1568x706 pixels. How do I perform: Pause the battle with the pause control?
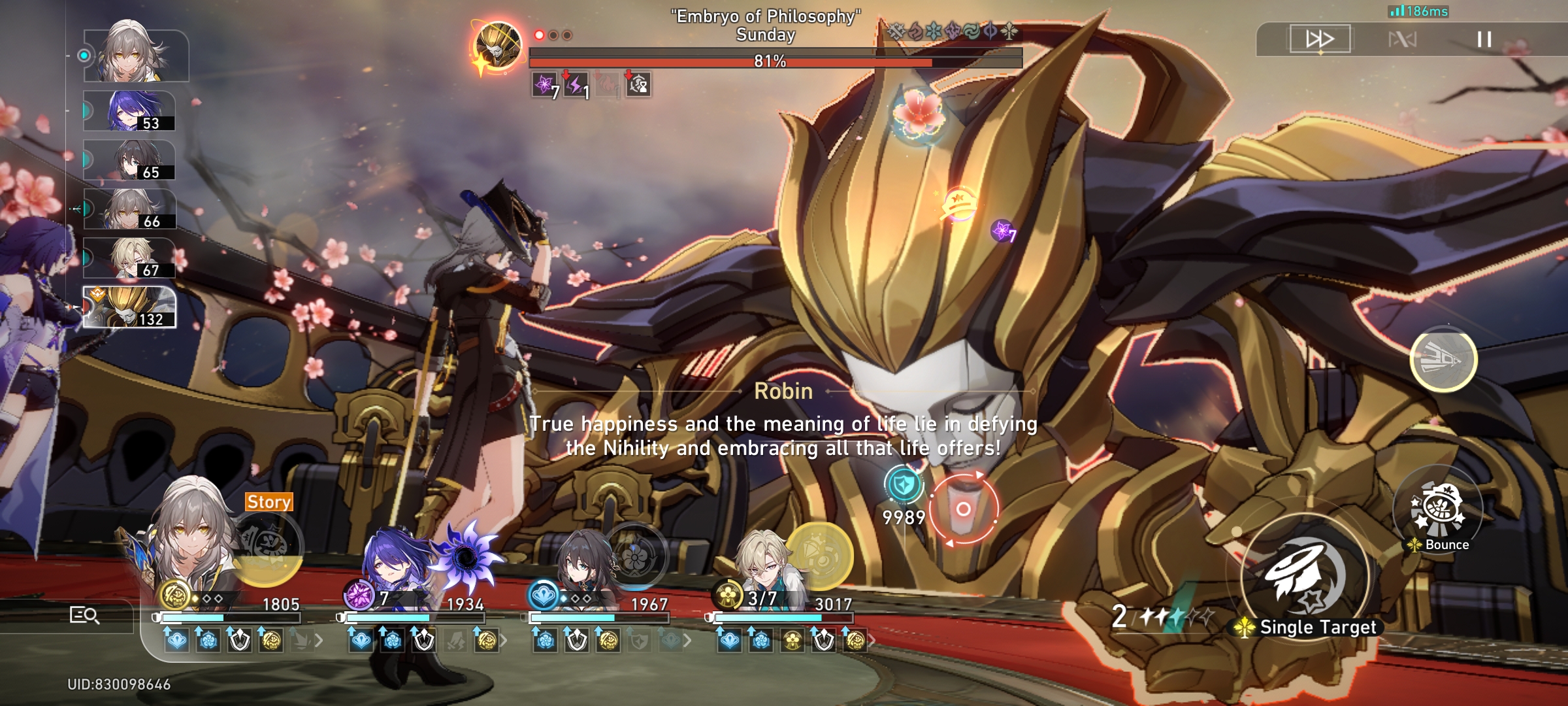click(1486, 39)
